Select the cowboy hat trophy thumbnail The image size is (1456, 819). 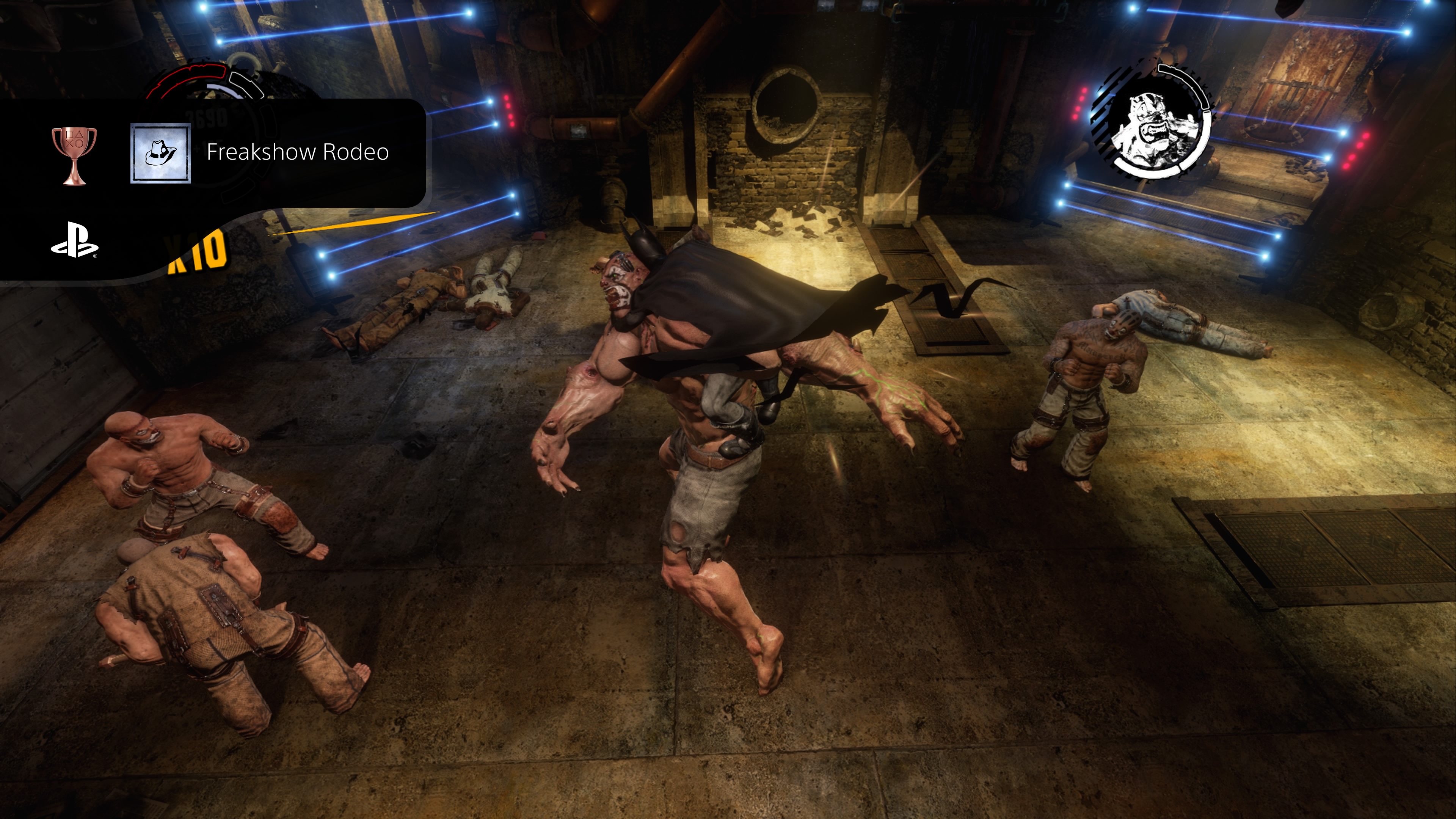[x=160, y=153]
